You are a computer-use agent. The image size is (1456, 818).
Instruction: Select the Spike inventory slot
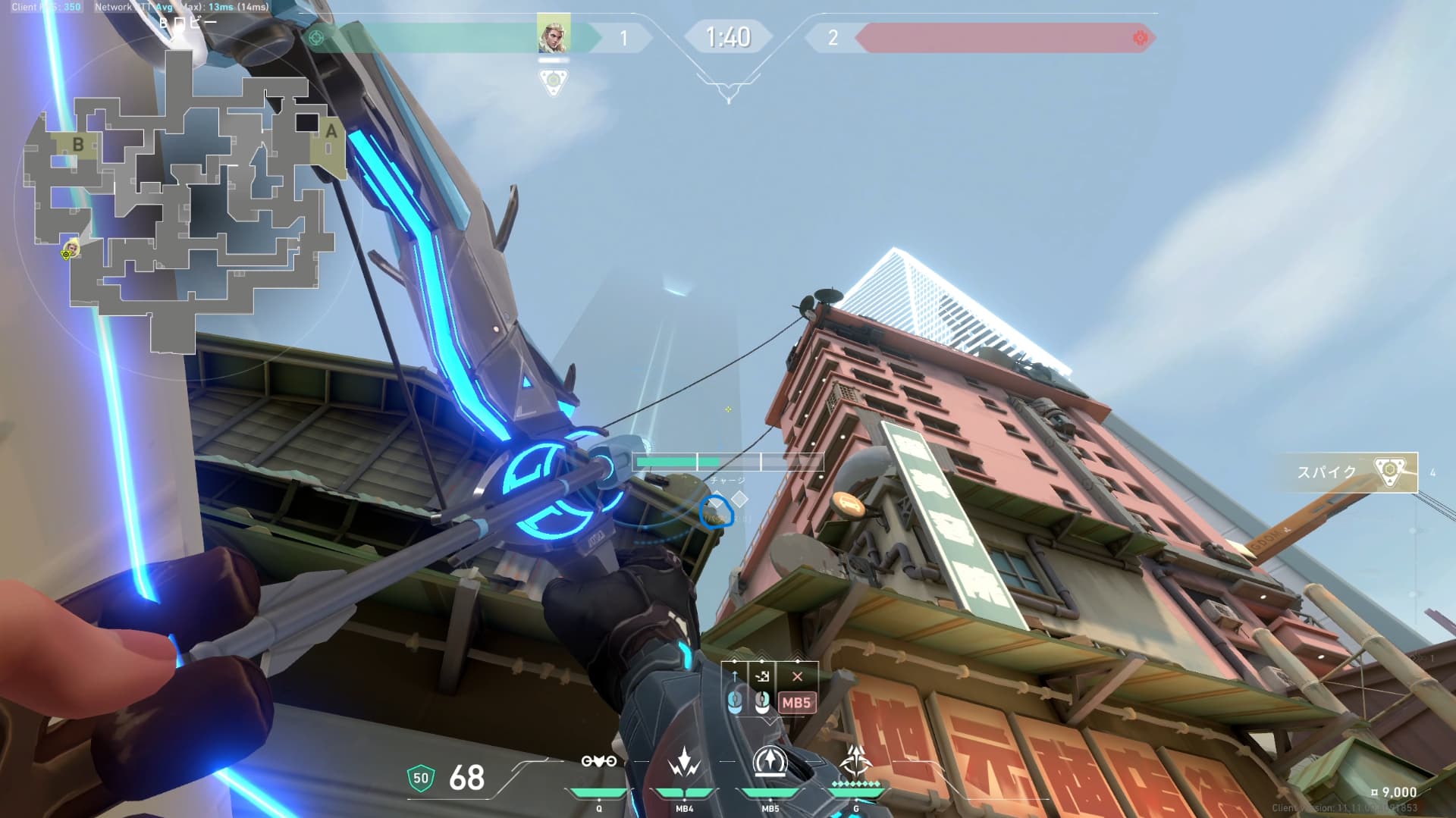point(1348,472)
